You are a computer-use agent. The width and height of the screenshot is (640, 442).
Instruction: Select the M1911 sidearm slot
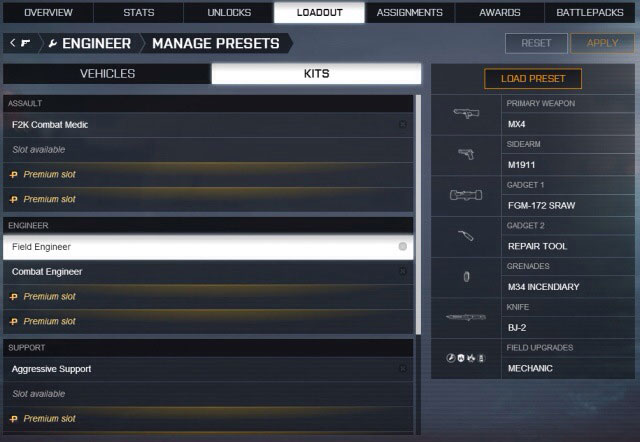pos(568,165)
